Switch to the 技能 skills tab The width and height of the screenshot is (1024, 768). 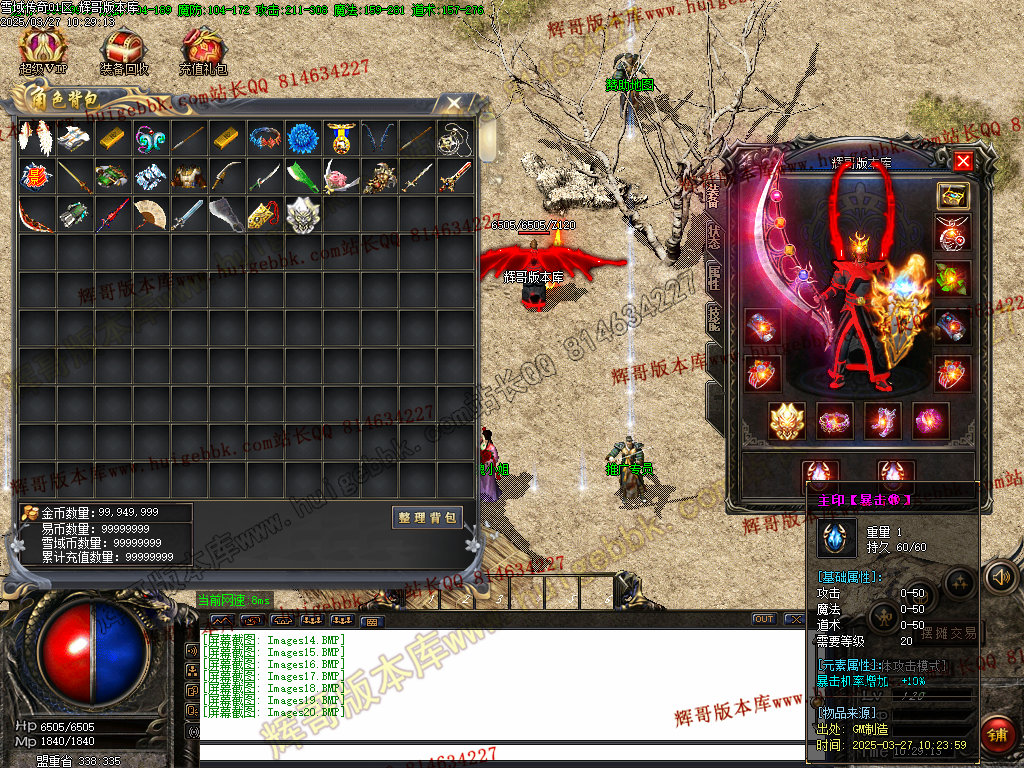(714, 318)
